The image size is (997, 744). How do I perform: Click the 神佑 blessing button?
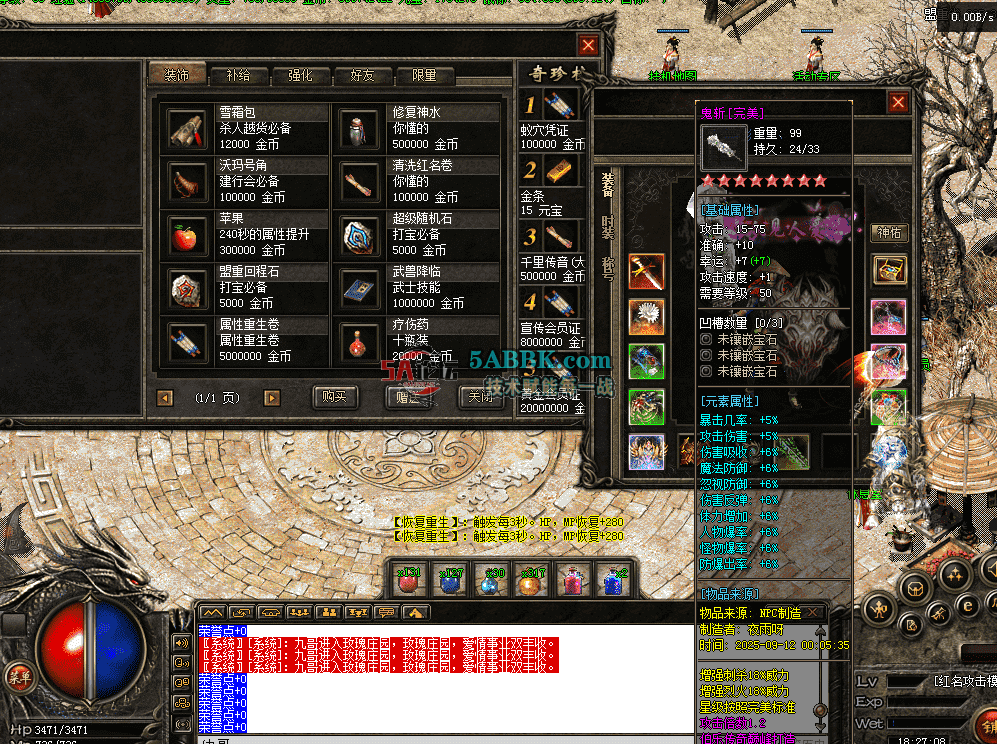click(888, 233)
